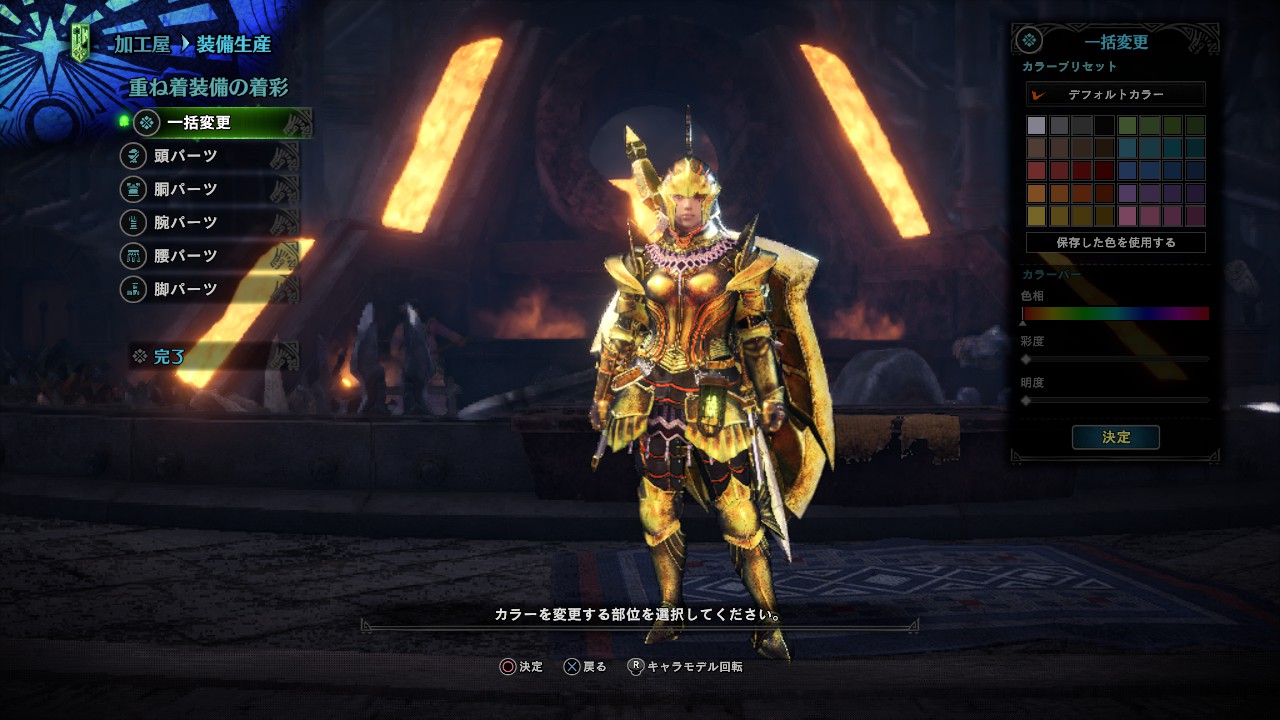Viewport: 1280px width, 720px height.
Task: Choose the brightest red preset swatch
Action: [x=1036, y=171]
